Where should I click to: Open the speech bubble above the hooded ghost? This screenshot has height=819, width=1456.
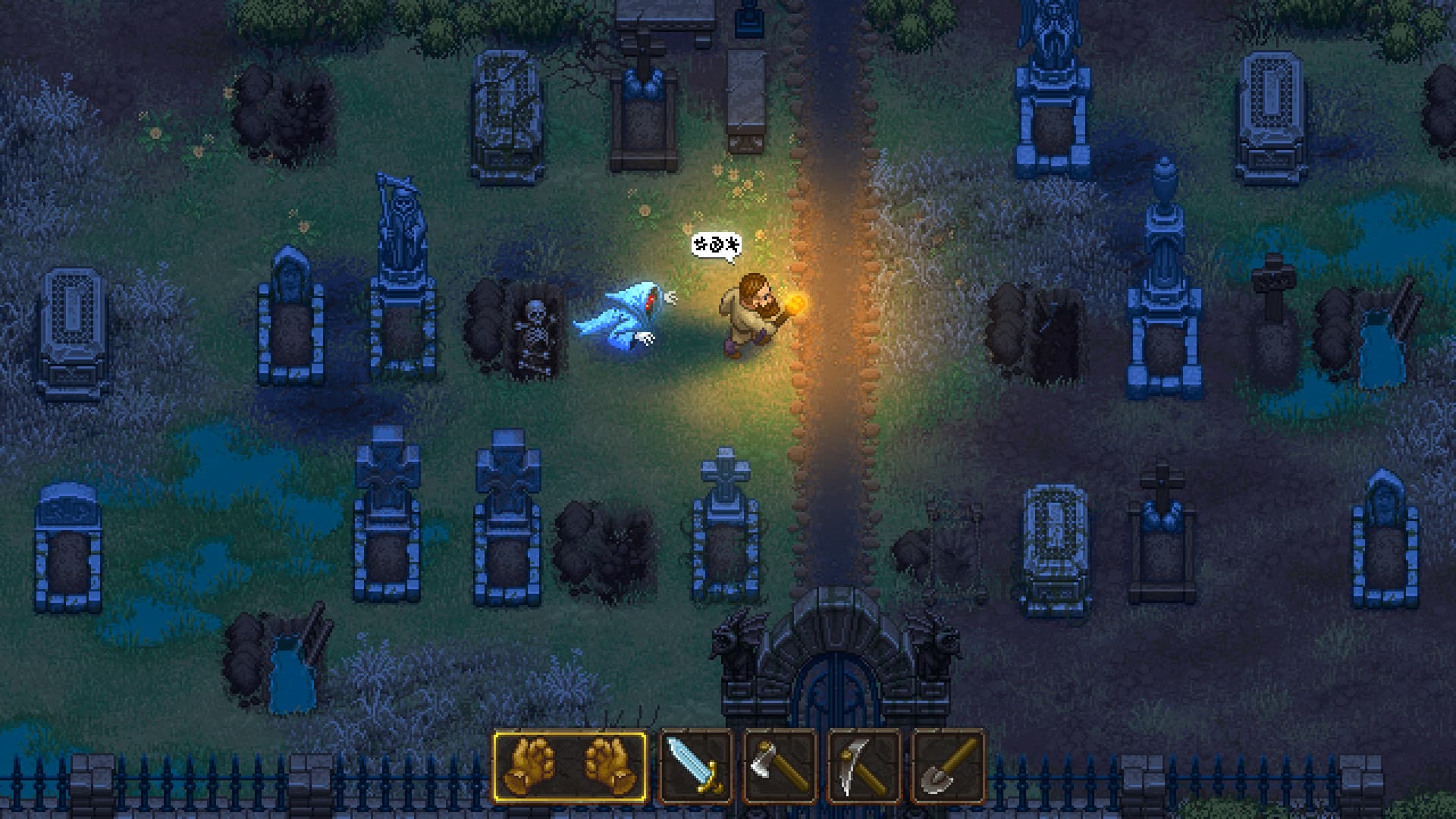pyautogui.click(x=716, y=245)
